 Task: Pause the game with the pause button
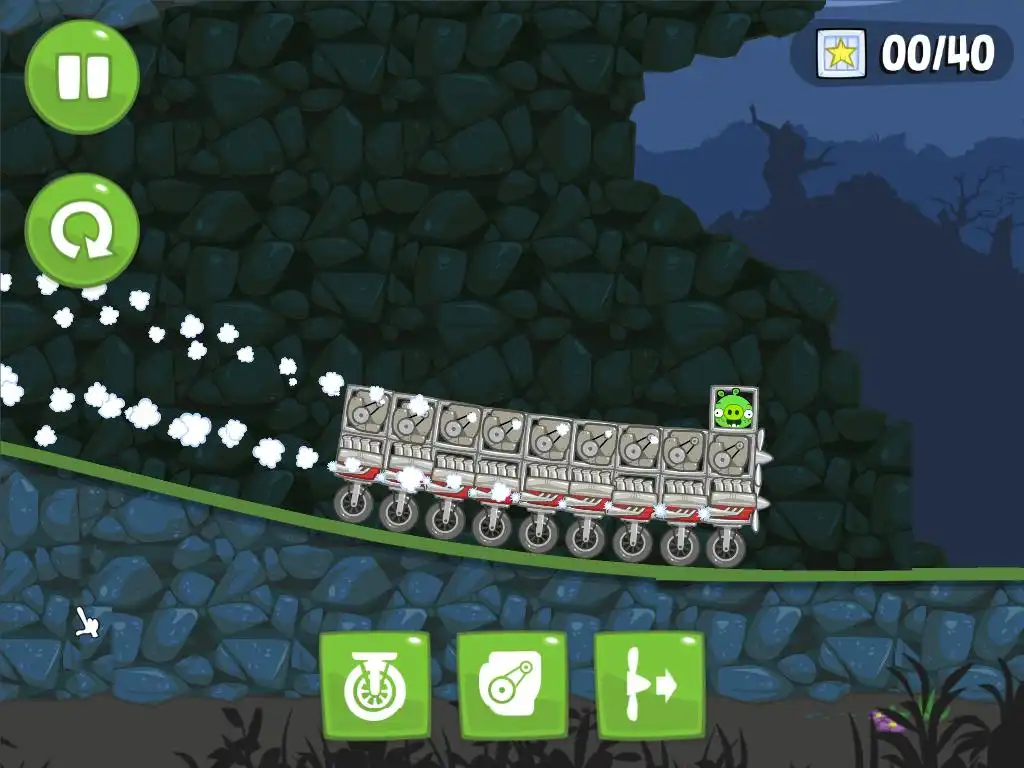pos(82,77)
